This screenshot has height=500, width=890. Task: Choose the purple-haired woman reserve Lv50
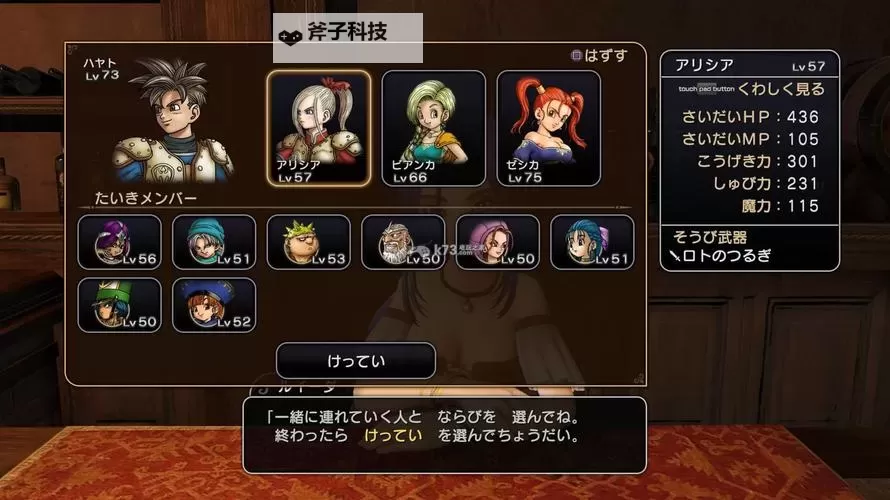coord(498,242)
